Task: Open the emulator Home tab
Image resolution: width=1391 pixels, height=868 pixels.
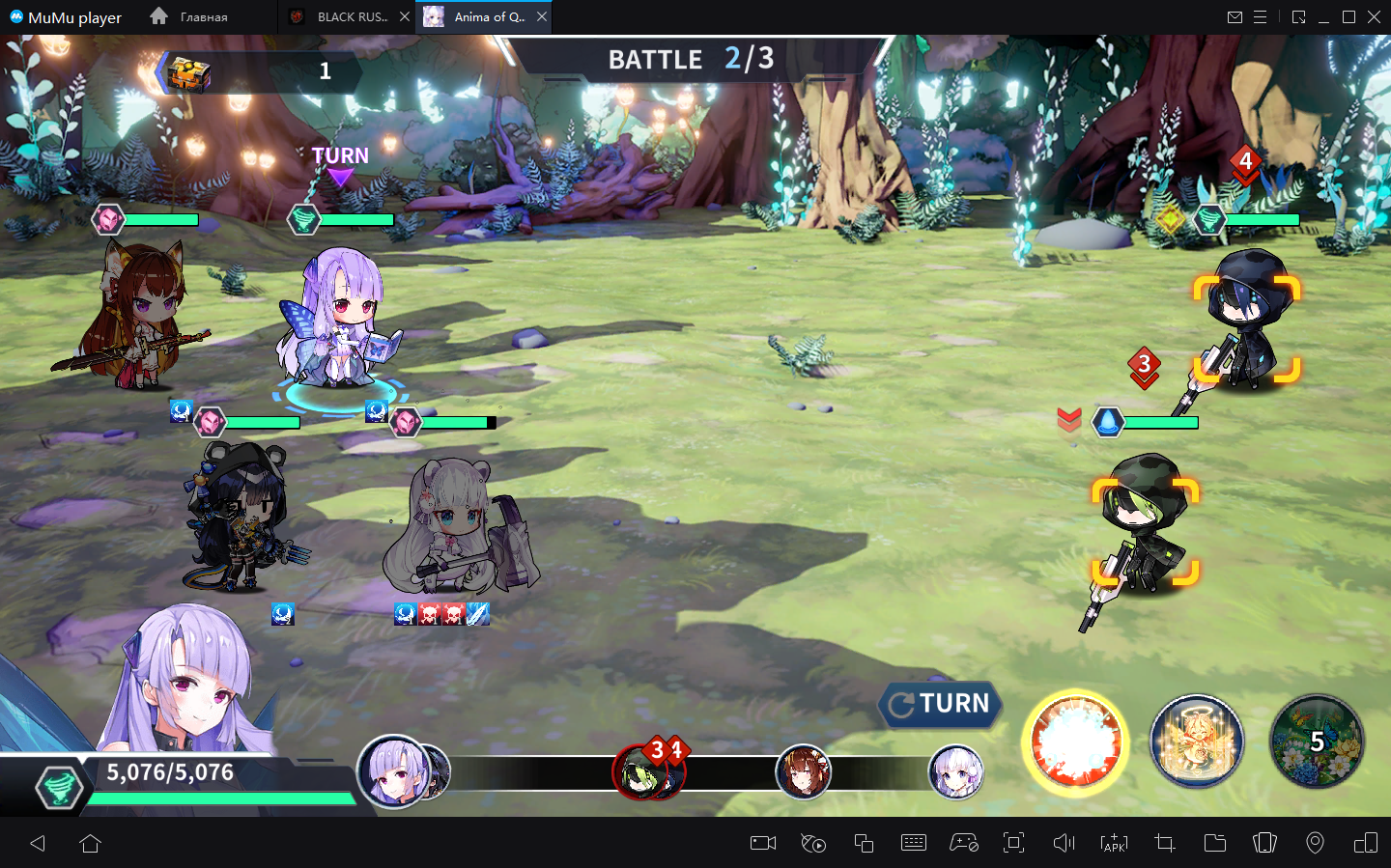Action: pyautogui.click(x=190, y=17)
